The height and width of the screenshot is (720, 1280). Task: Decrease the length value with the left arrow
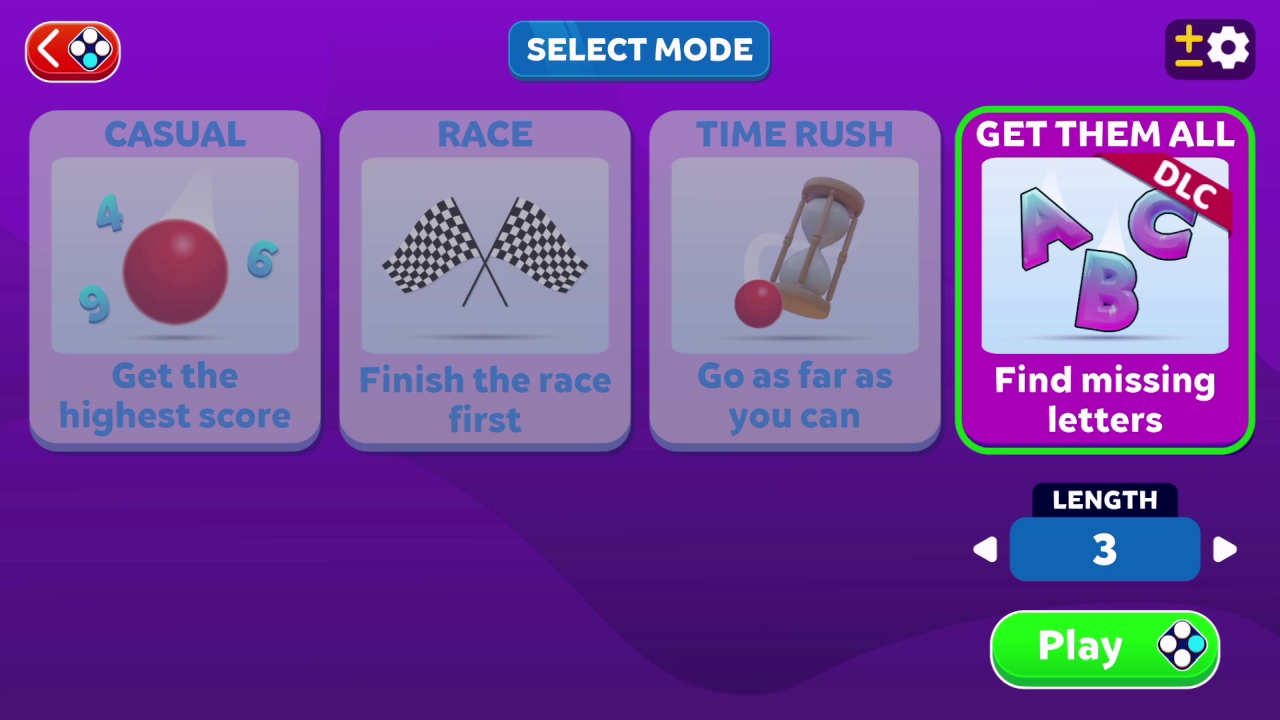[x=985, y=549]
